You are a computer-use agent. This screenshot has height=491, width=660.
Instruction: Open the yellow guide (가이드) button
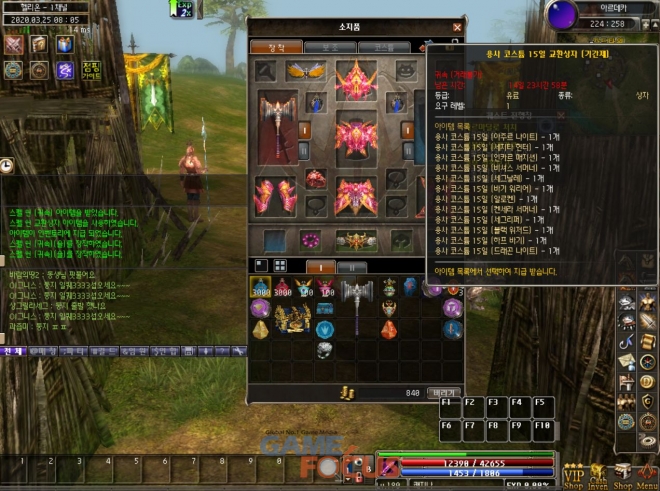[89, 70]
